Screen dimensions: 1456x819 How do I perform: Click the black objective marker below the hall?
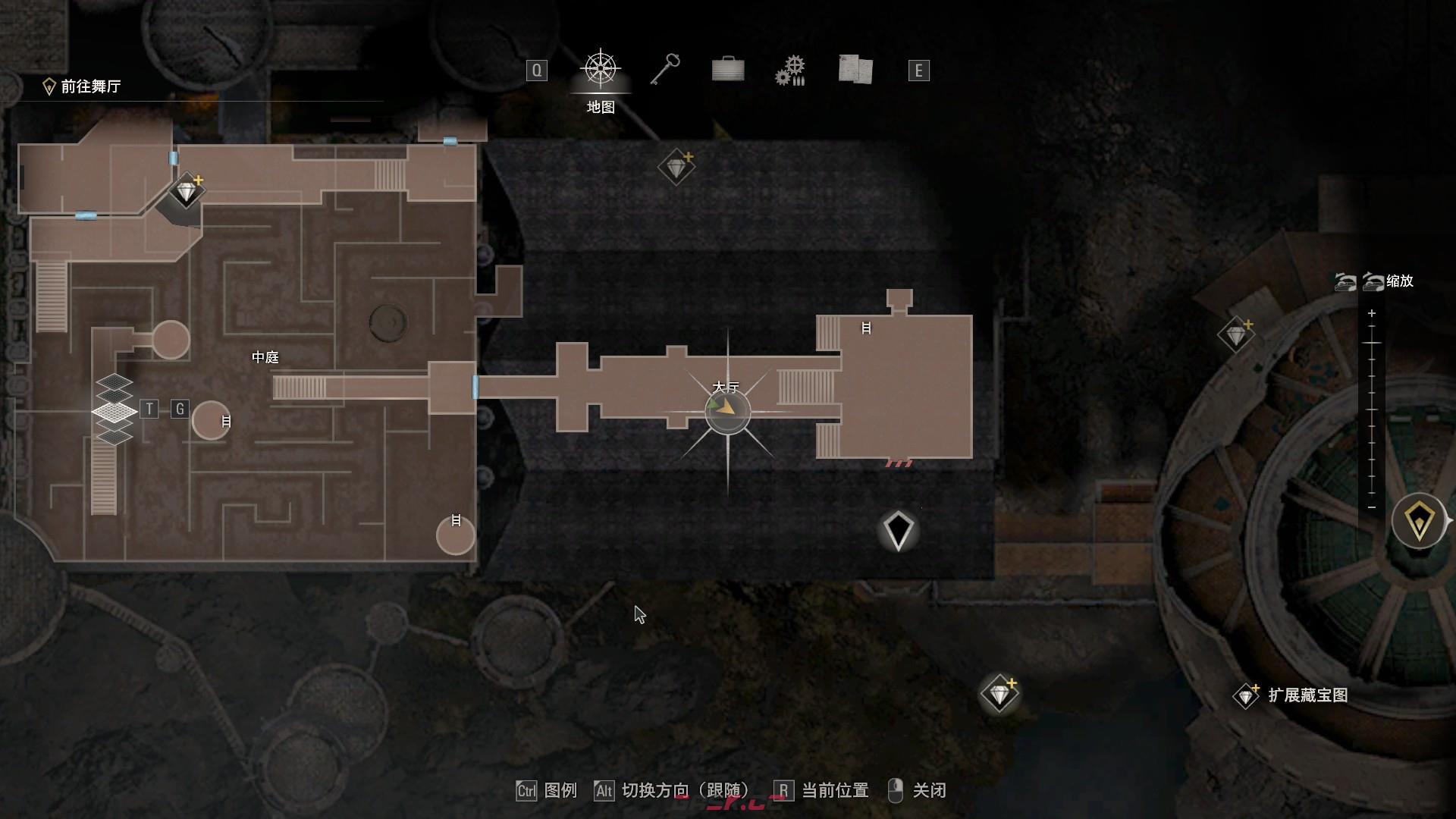(899, 530)
